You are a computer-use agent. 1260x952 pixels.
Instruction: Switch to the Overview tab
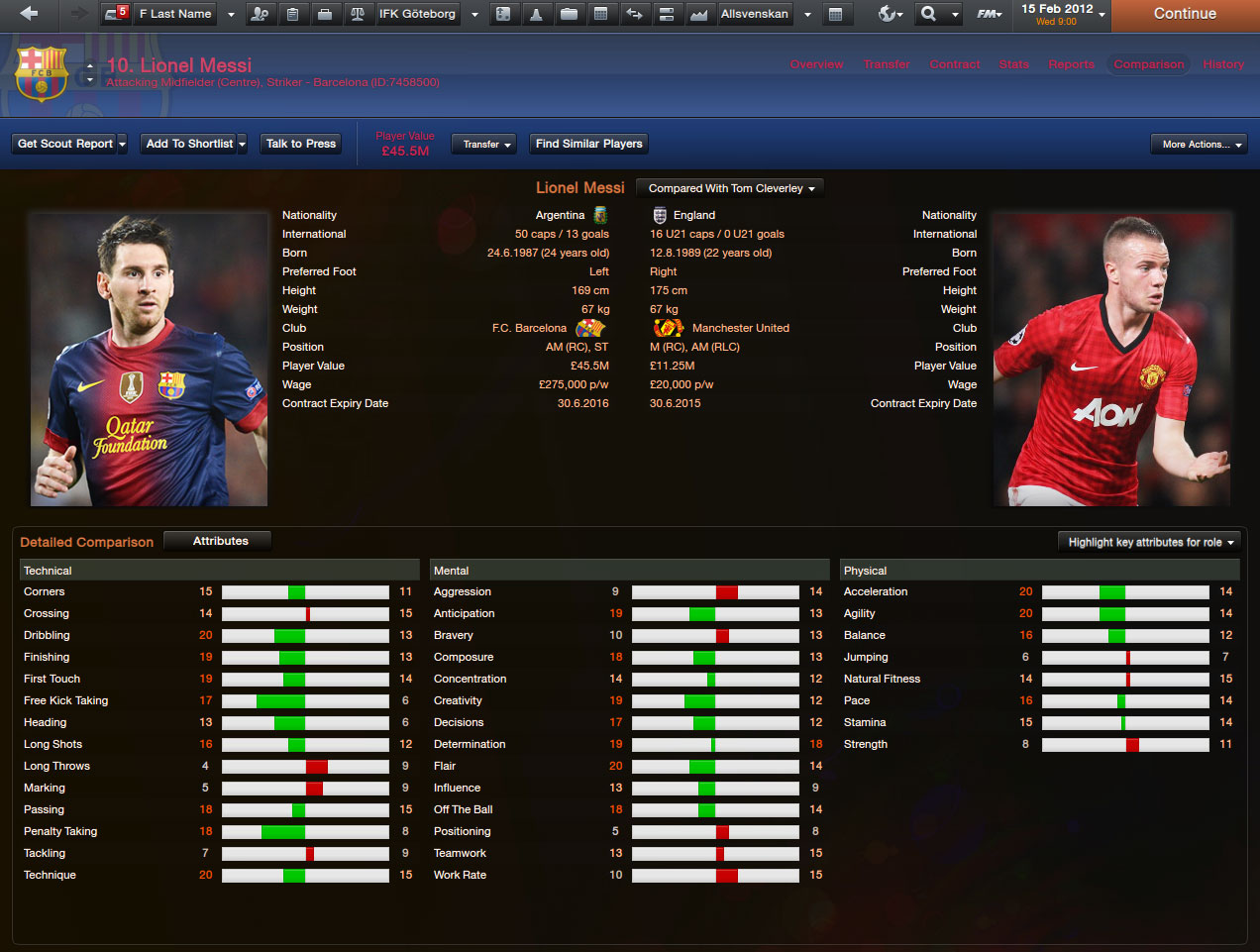(x=816, y=64)
